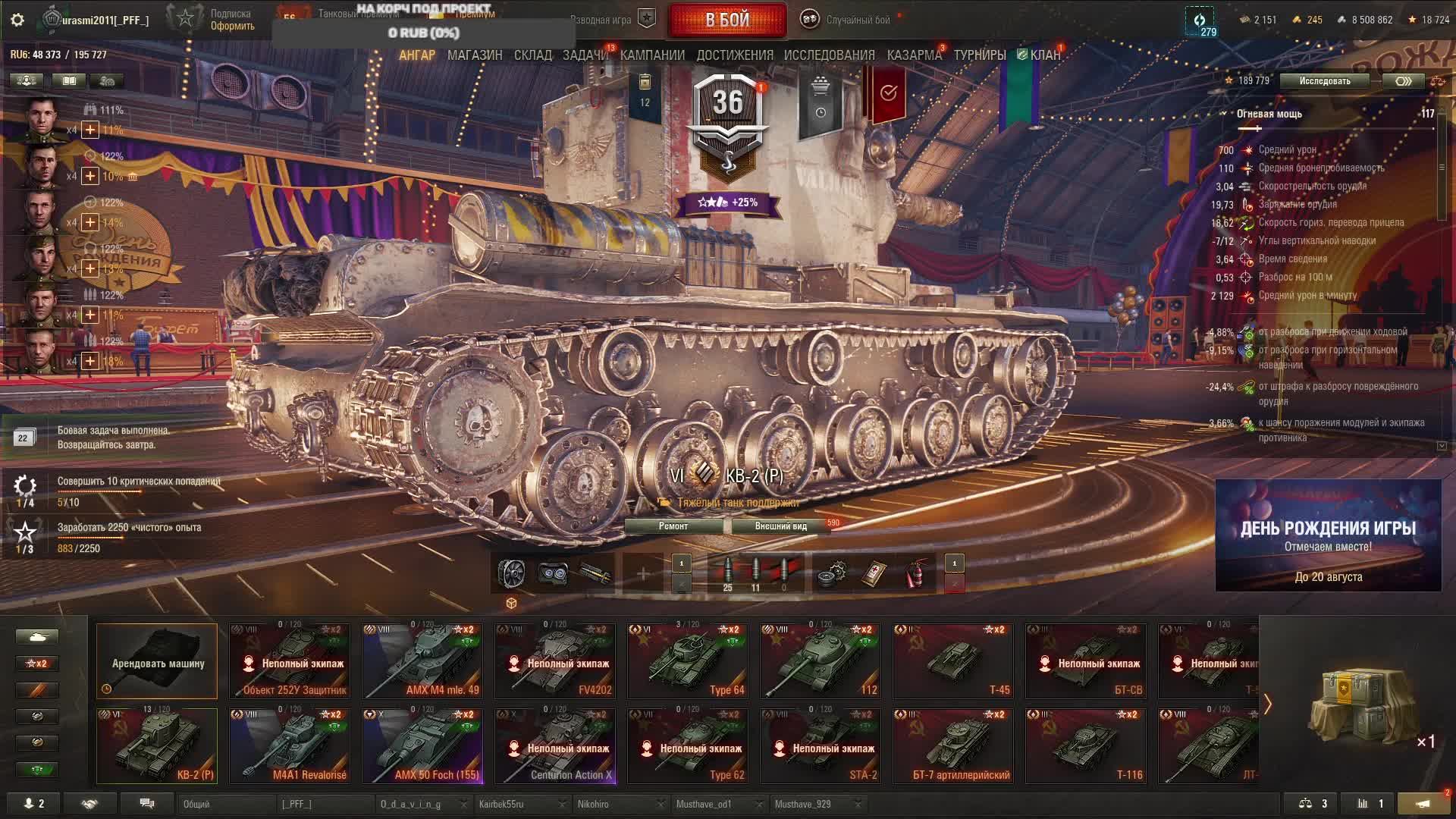Open the gear settings menu
The width and height of the screenshot is (1456, 819).
(17, 20)
